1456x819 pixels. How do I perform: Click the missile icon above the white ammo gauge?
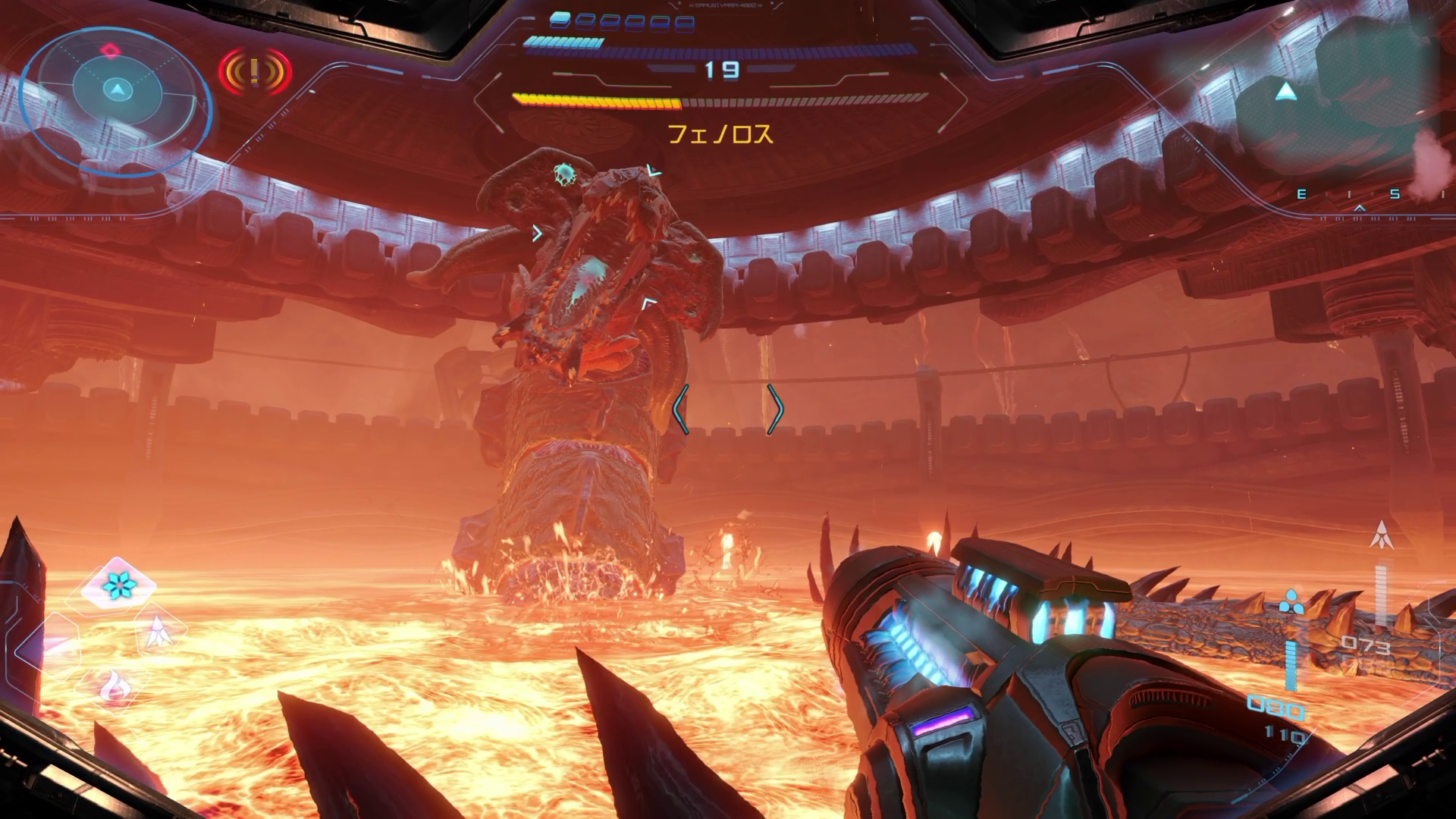coord(1382,535)
